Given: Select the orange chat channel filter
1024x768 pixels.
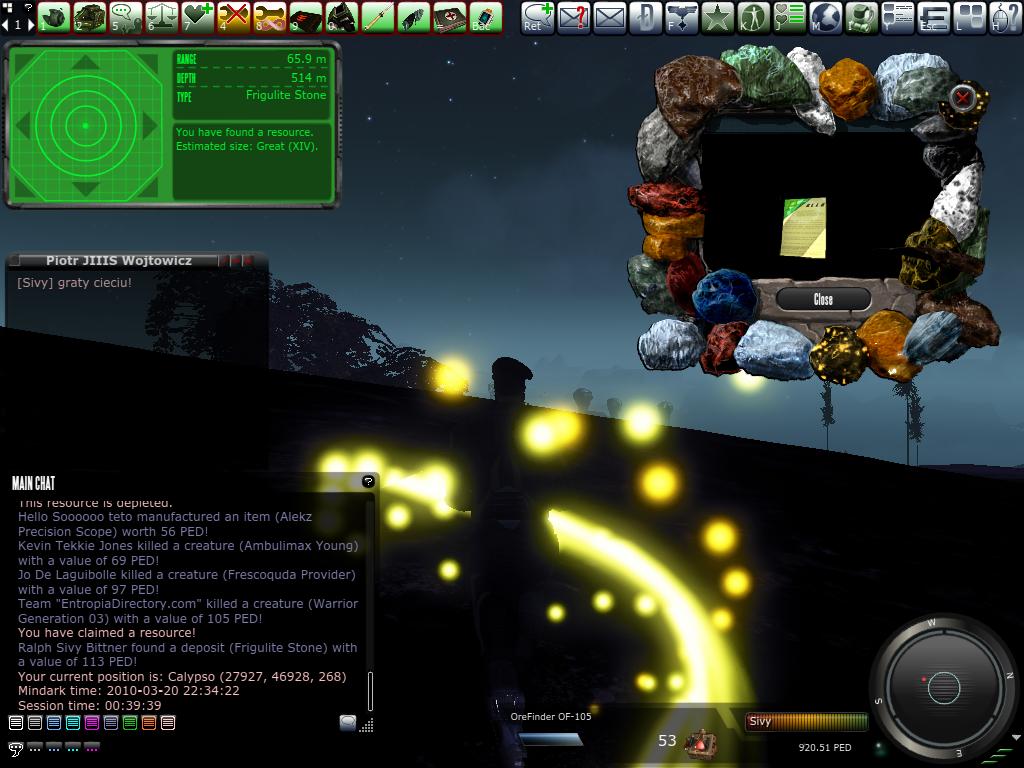Looking at the screenshot, I should [149, 722].
